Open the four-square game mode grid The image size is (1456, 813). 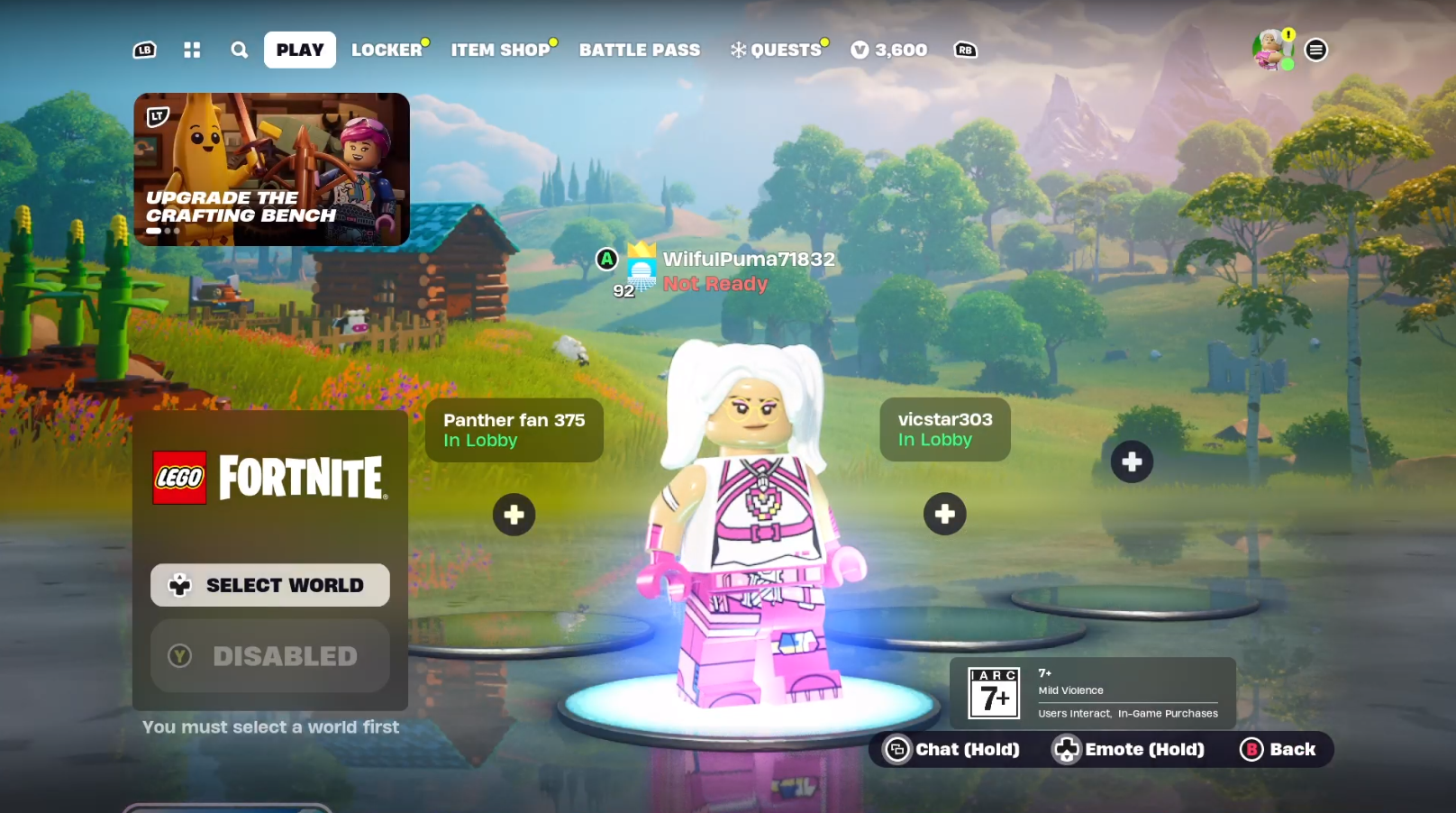point(192,50)
